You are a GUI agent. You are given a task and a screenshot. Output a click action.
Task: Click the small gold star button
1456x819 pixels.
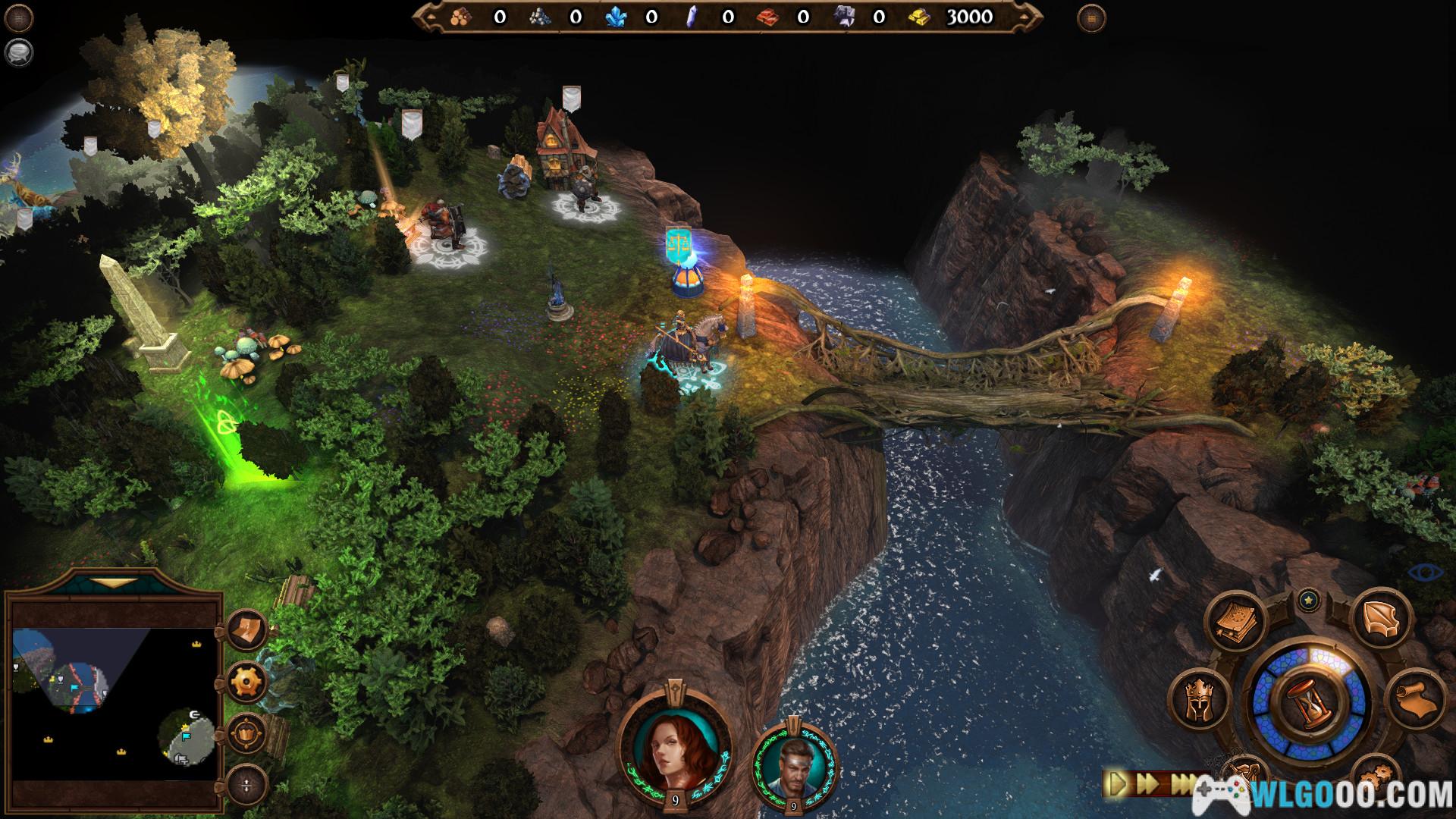pos(1308,601)
